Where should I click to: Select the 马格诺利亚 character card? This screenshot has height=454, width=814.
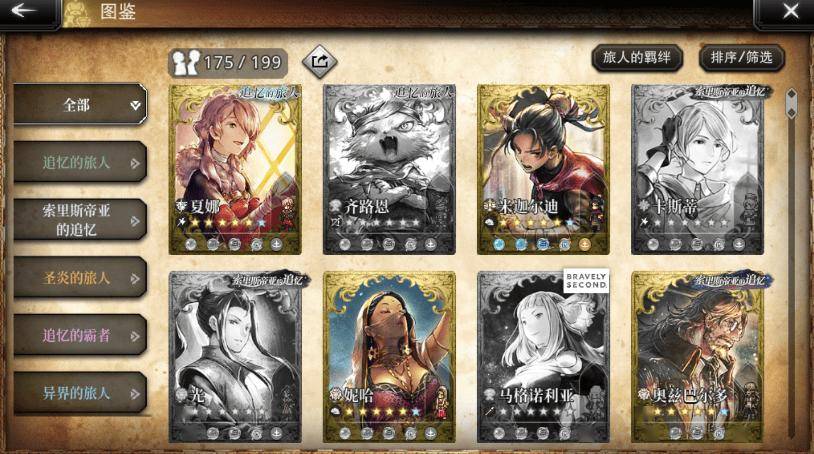tap(543, 357)
